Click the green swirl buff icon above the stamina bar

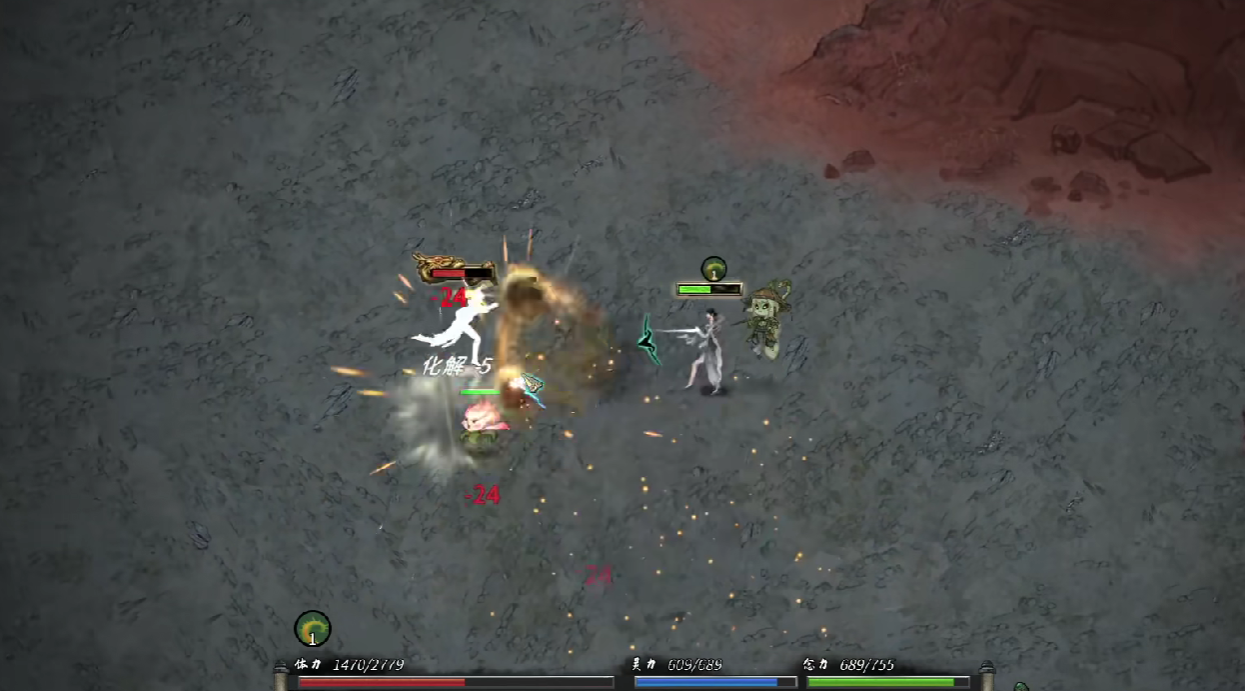(x=312, y=628)
